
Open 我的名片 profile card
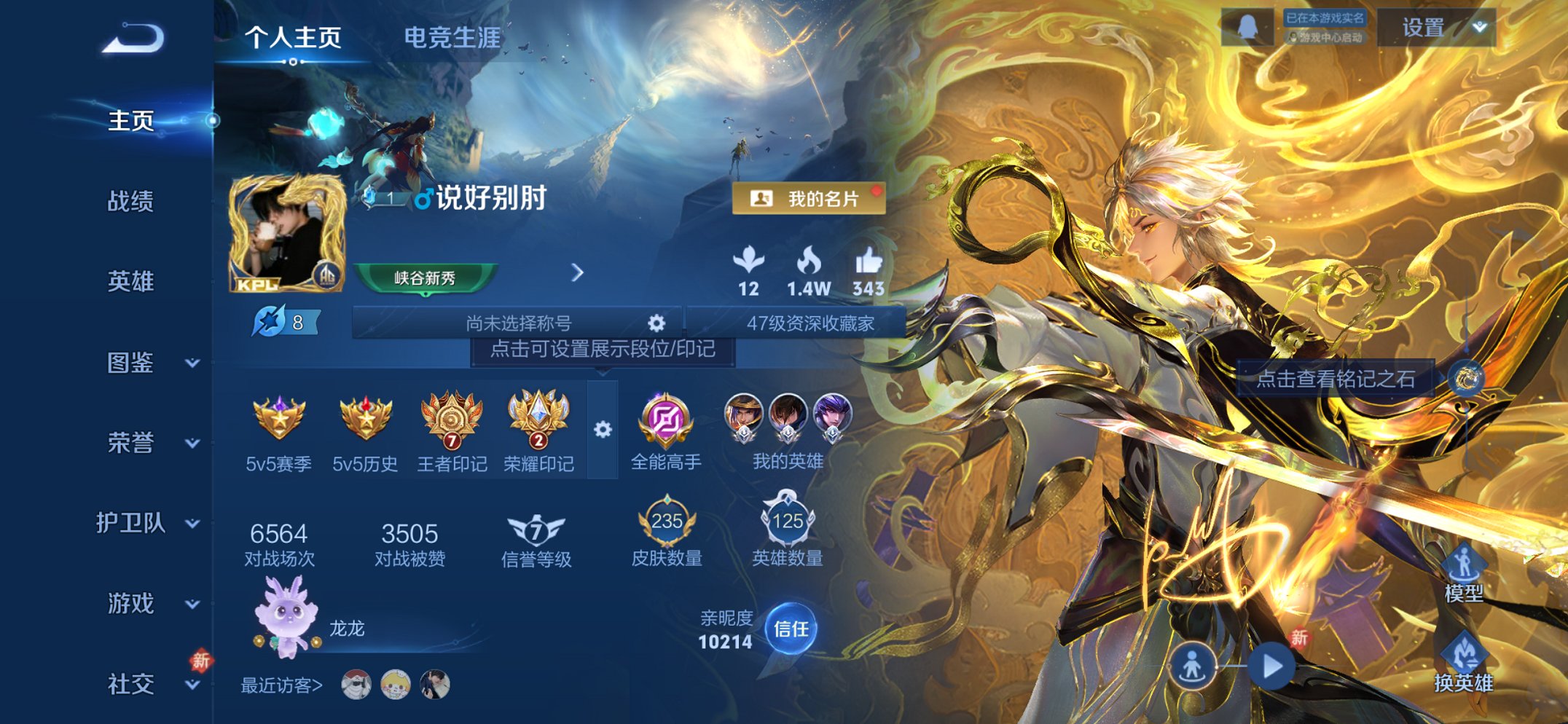(x=811, y=199)
